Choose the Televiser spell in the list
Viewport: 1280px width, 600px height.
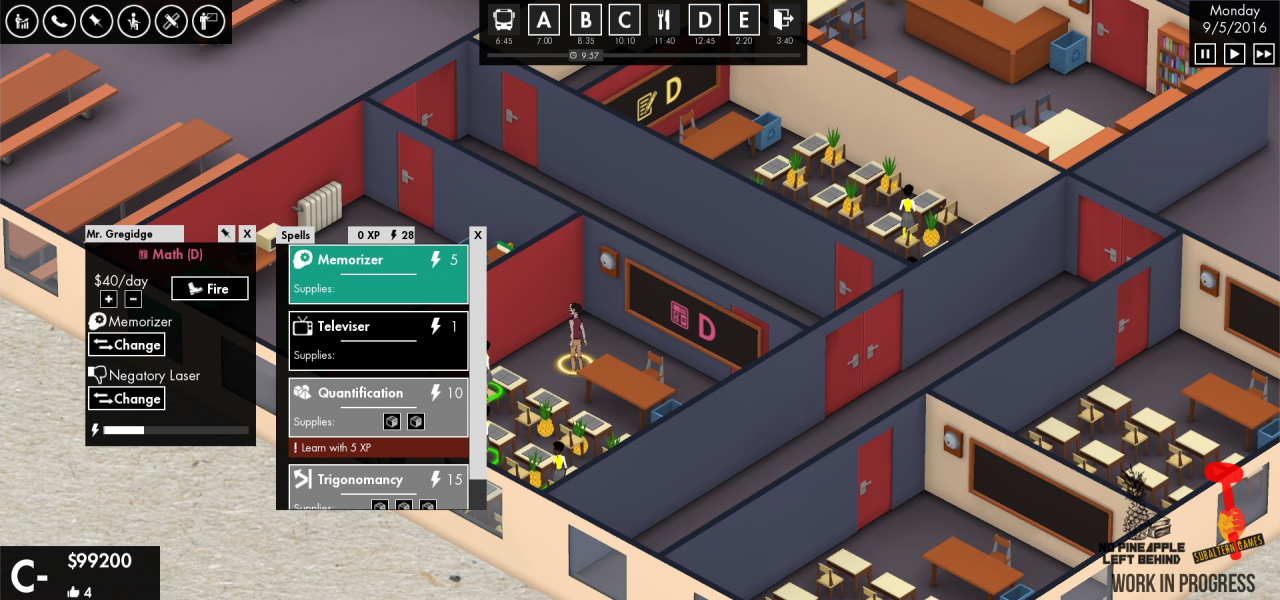(x=378, y=341)
